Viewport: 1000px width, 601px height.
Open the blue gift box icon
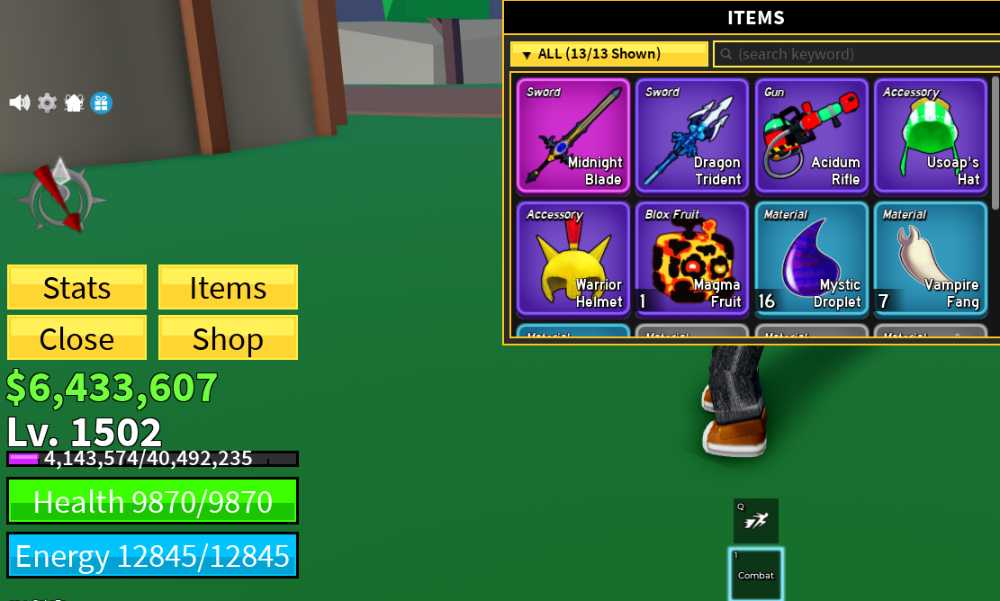click(101, 103)
